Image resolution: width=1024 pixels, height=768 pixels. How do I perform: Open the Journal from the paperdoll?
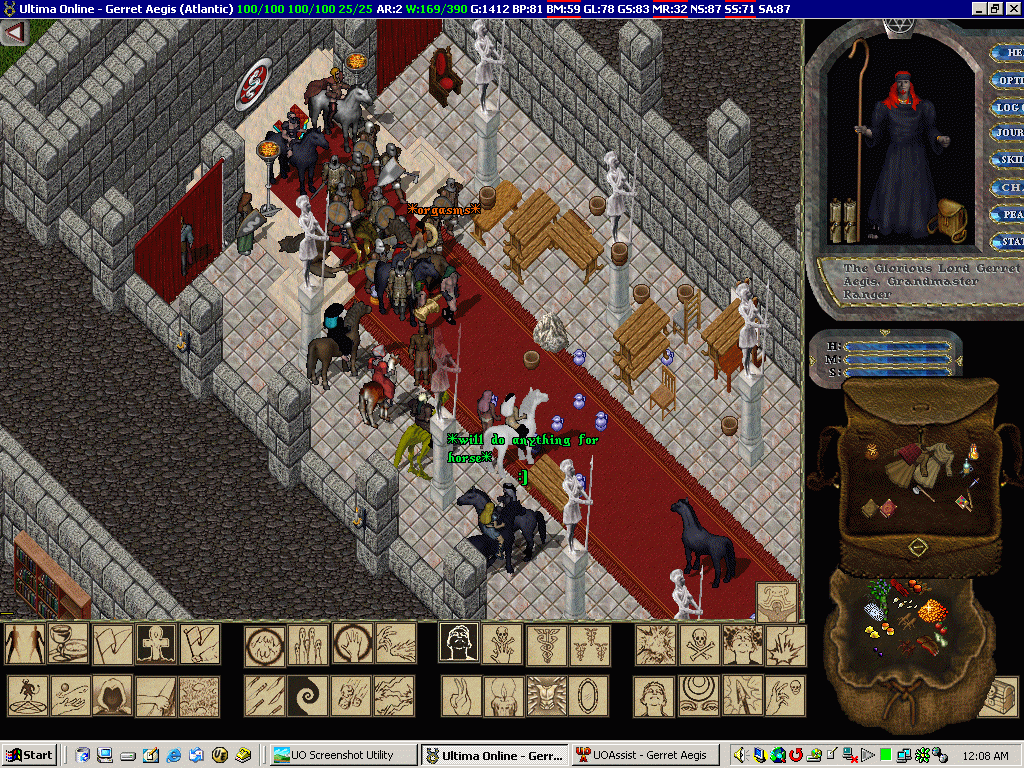click(1007, 133)
